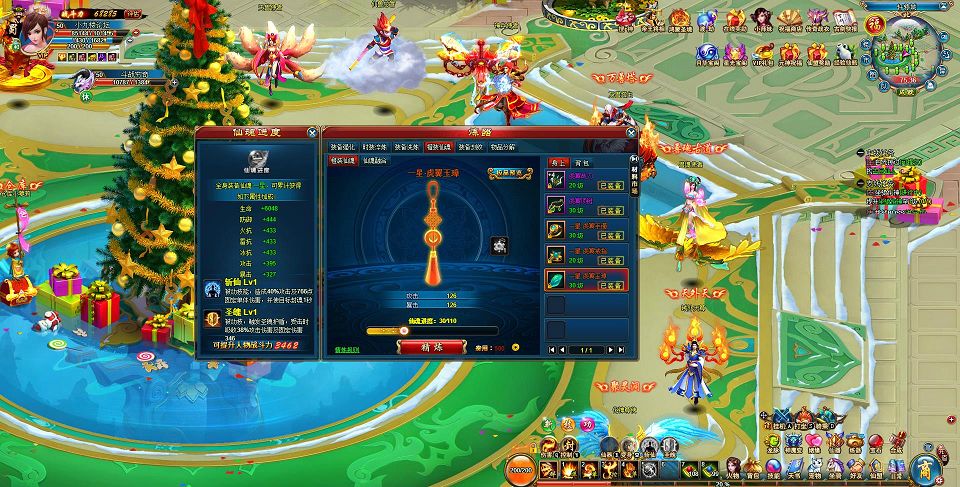Click the gear icon beside the pendant
Image resolution: width=960 pixels, height=487 pixels.
(x=500, y=243)
